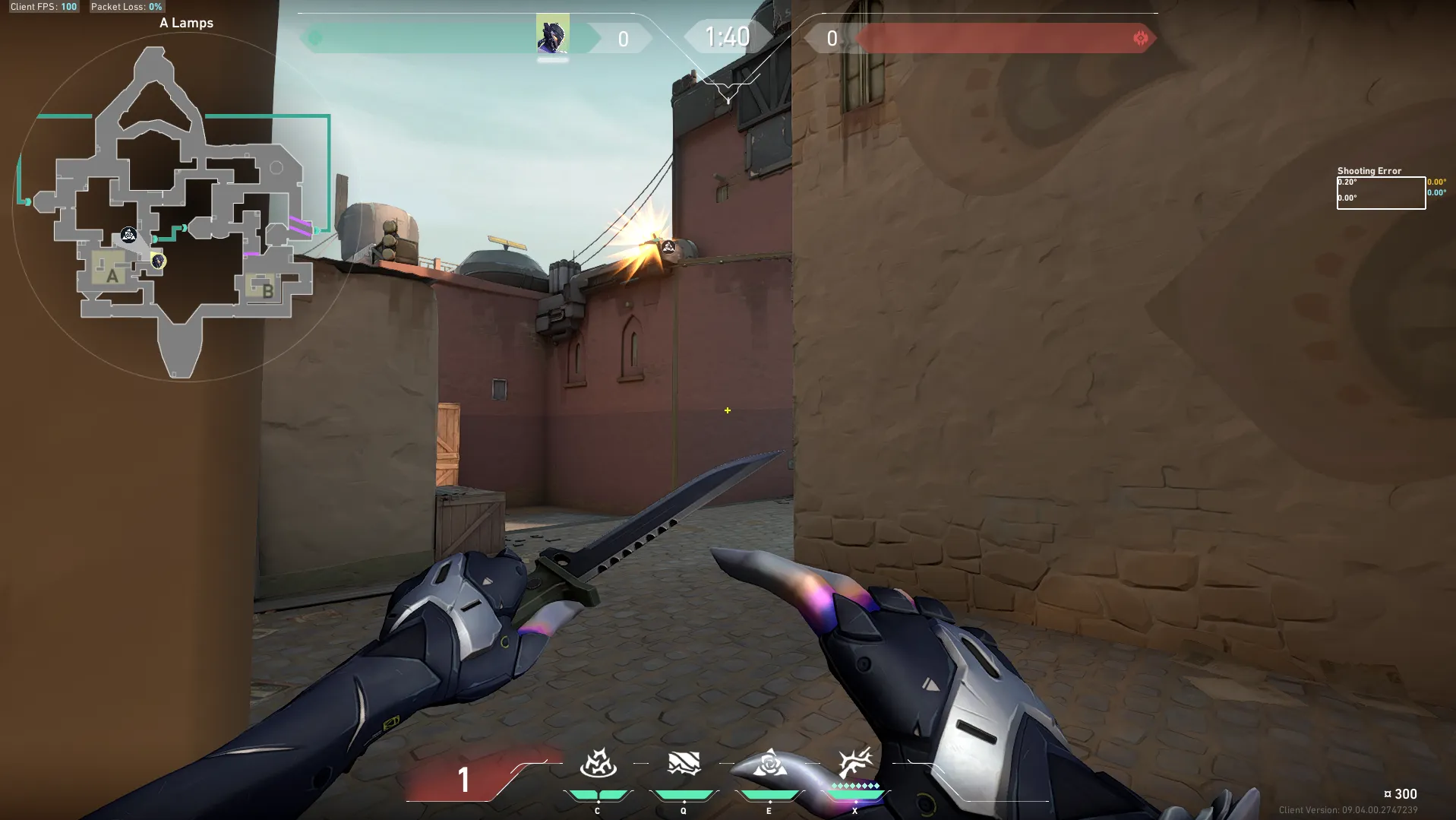The height and width of the screenshot is (820, 1456).
Task: Select the B site marker on minimap
Action: [x=266, y=289]
